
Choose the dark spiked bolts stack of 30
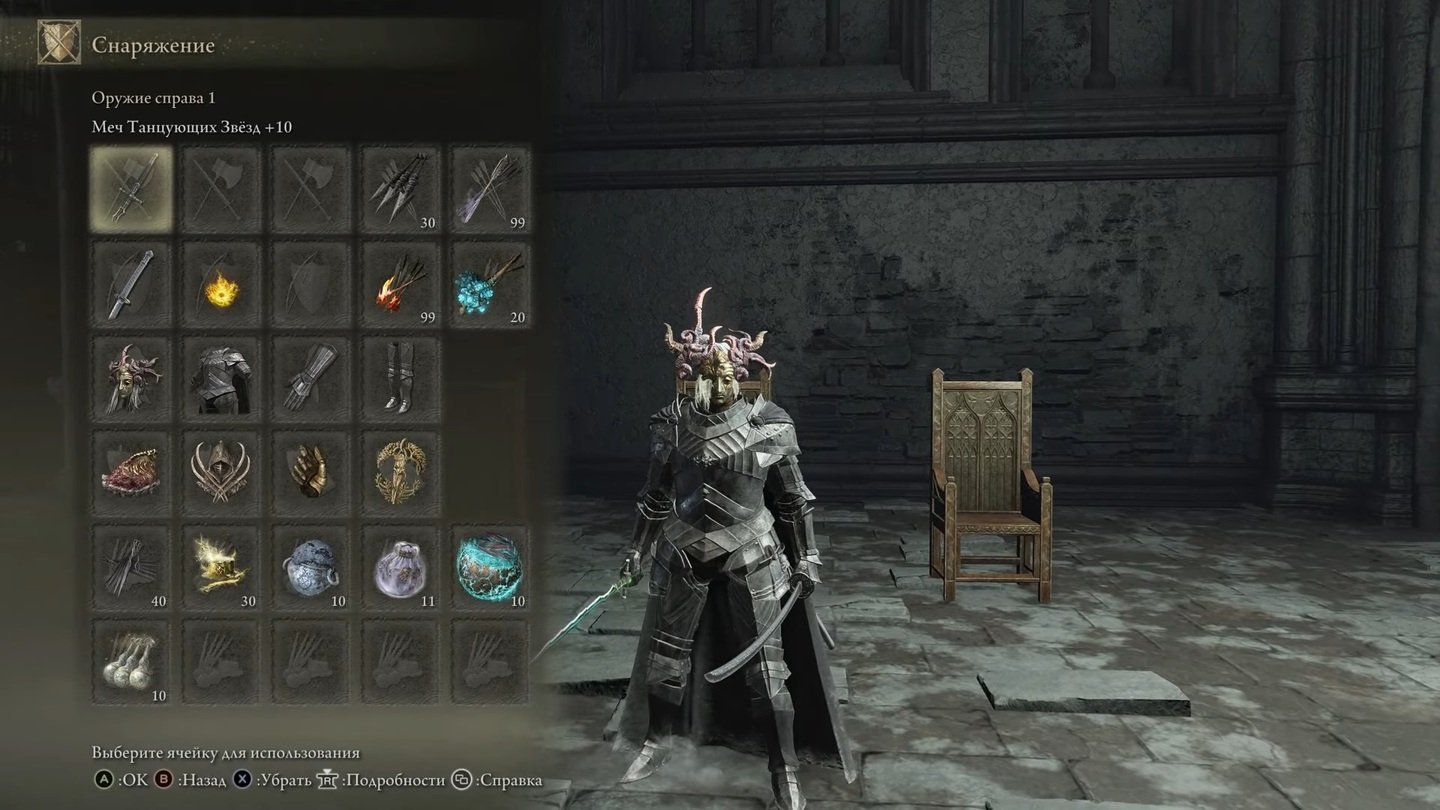pyautogui.click(x=400, y=188)
